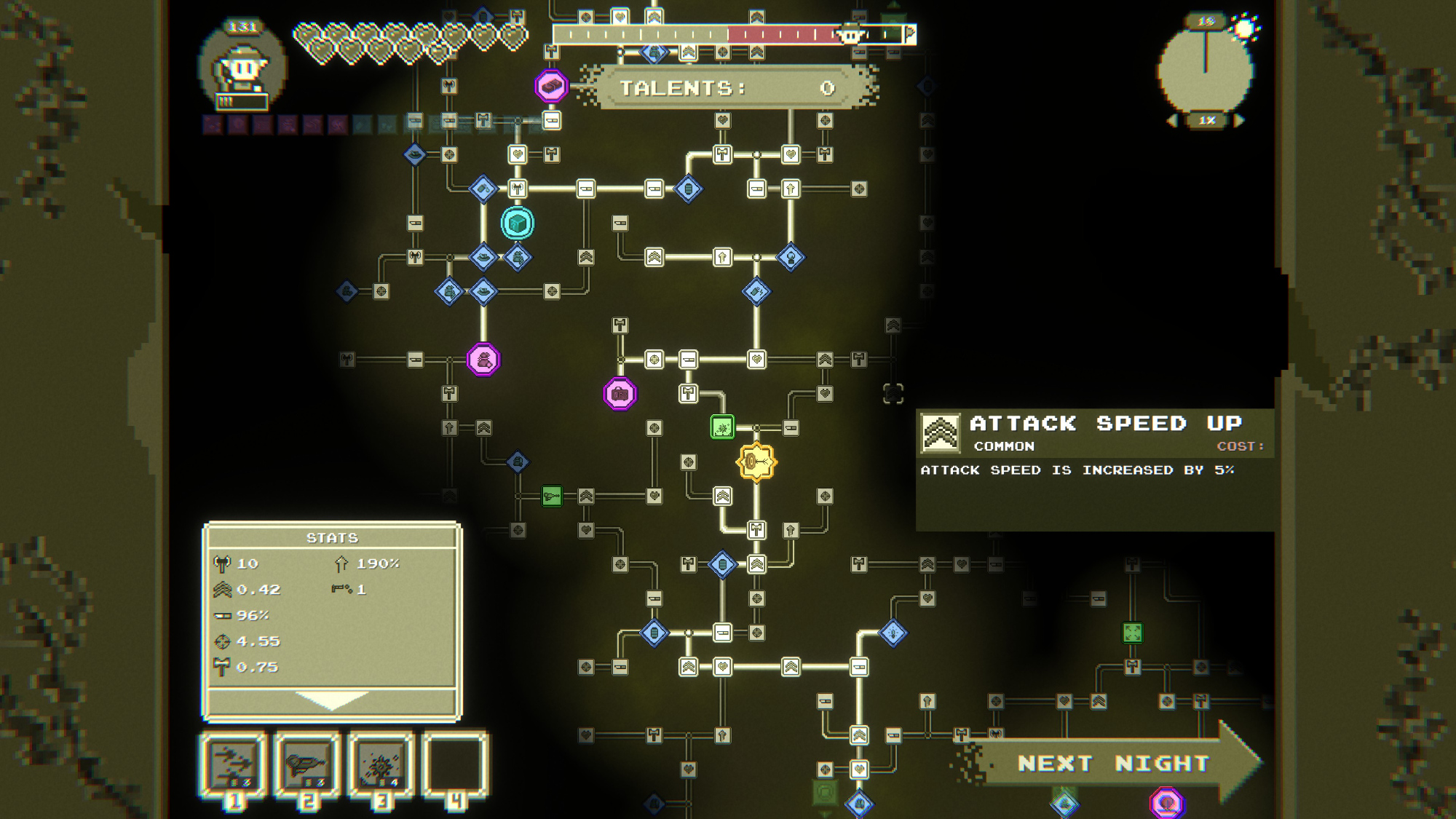Image resolution: width=1456 pixels, height=819 pixels.
Task: Choose the green expand-arrows talent node
Action: 1132,633
